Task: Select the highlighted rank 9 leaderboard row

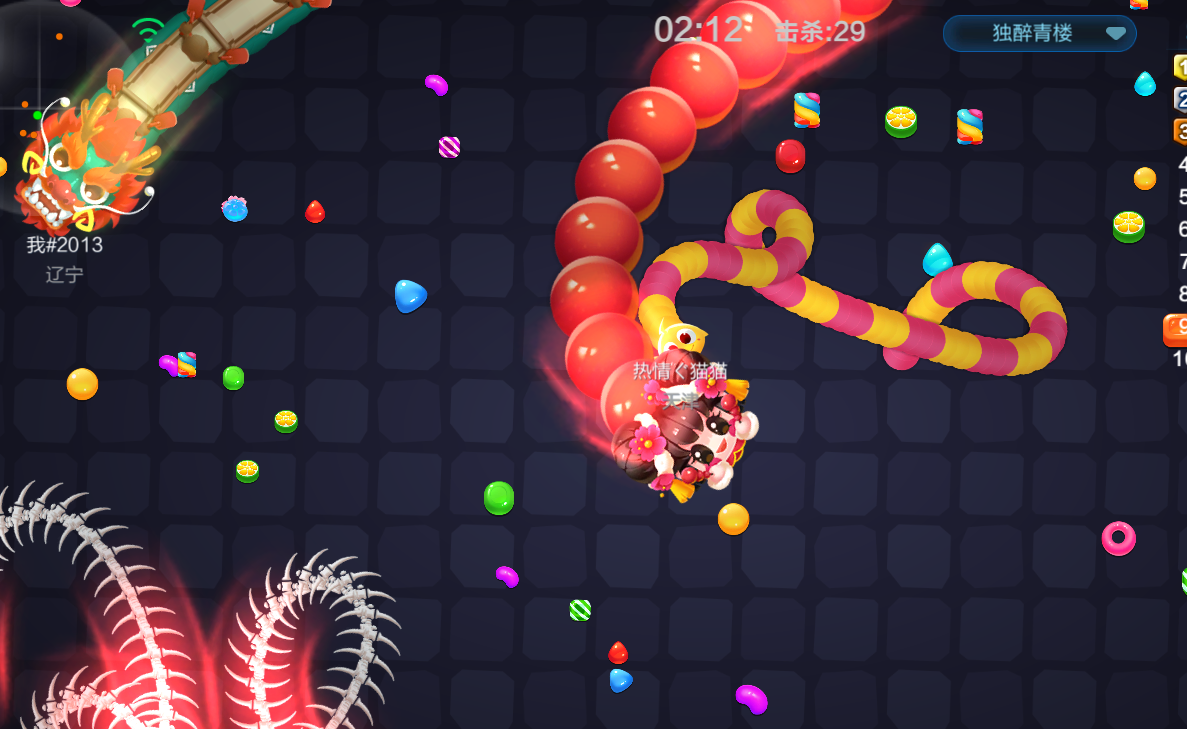Action: pos(1176,327)
